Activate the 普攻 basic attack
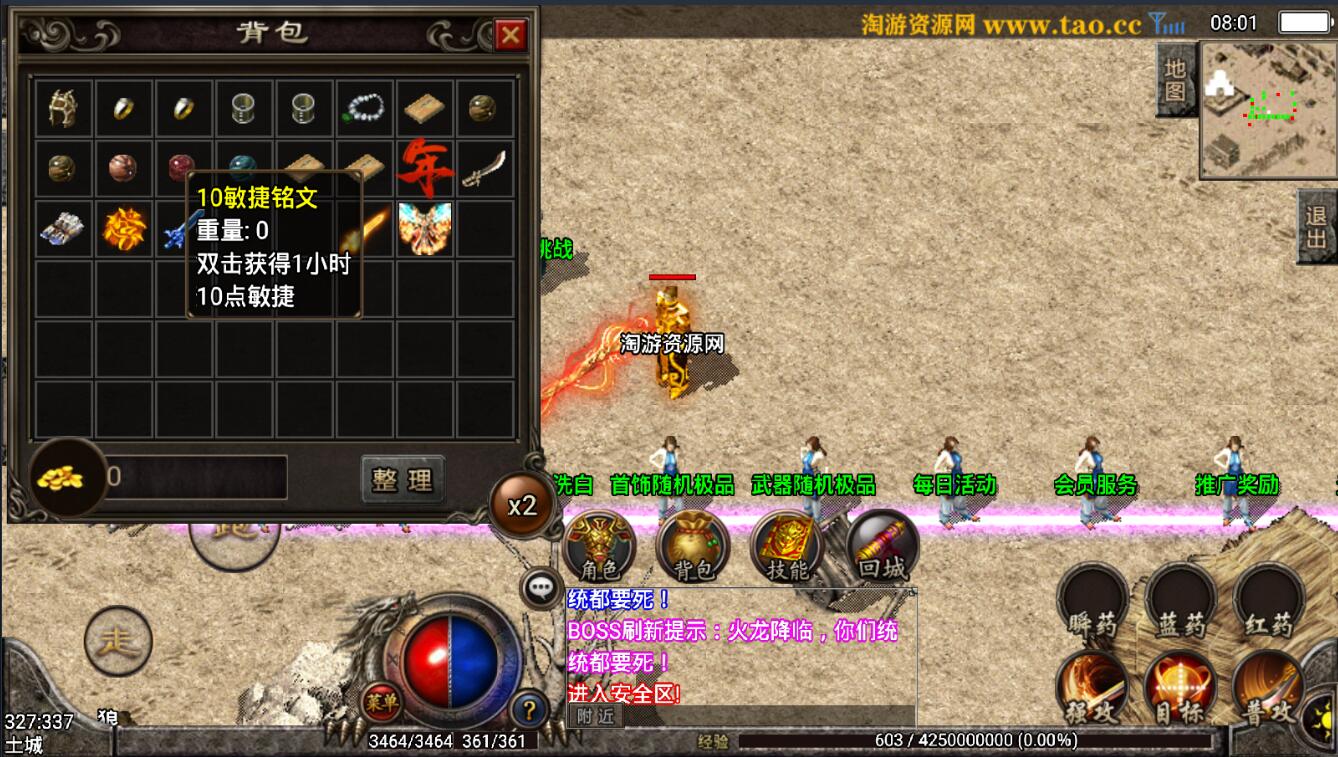This screenshot has width=1338, height=757. tap(1268, 690)
